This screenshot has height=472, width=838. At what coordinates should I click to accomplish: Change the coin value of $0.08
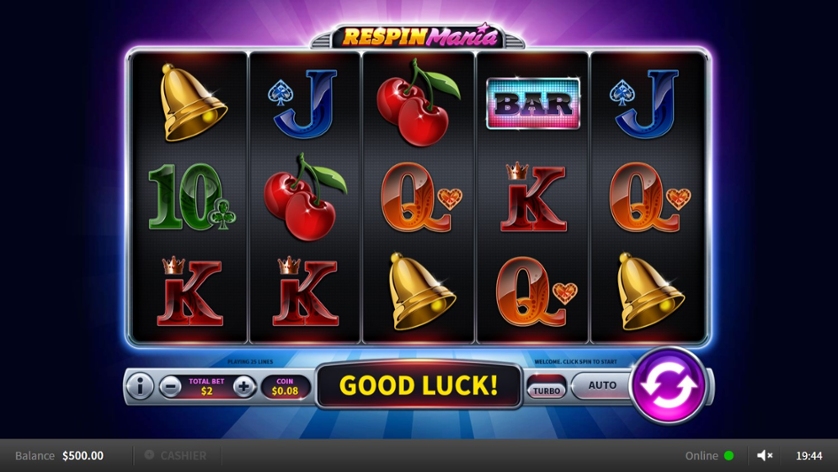coord(285,386)
